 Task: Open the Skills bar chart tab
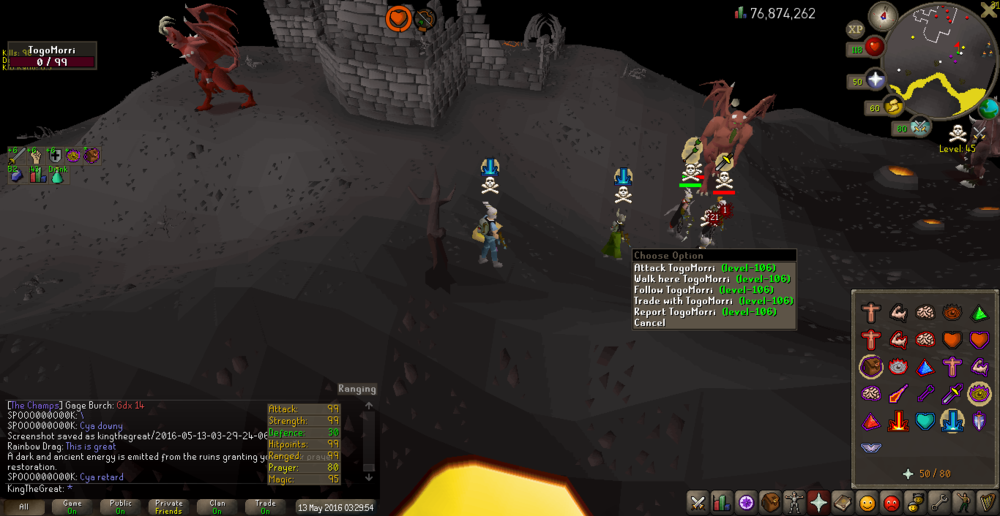[x=722, y=502]
